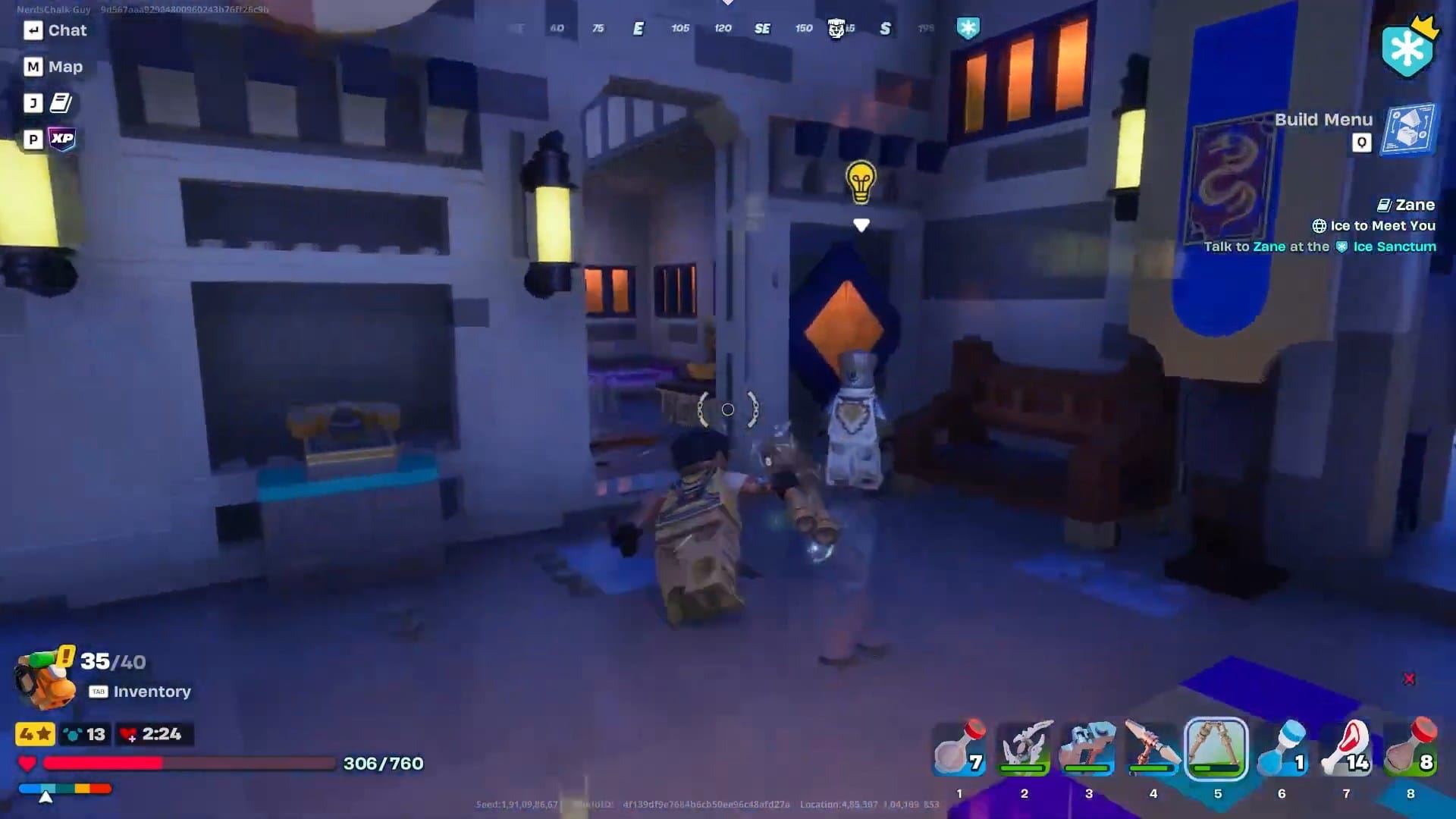
Task: Click the Ice Sanctum quest link
Action: [1394, 246]
